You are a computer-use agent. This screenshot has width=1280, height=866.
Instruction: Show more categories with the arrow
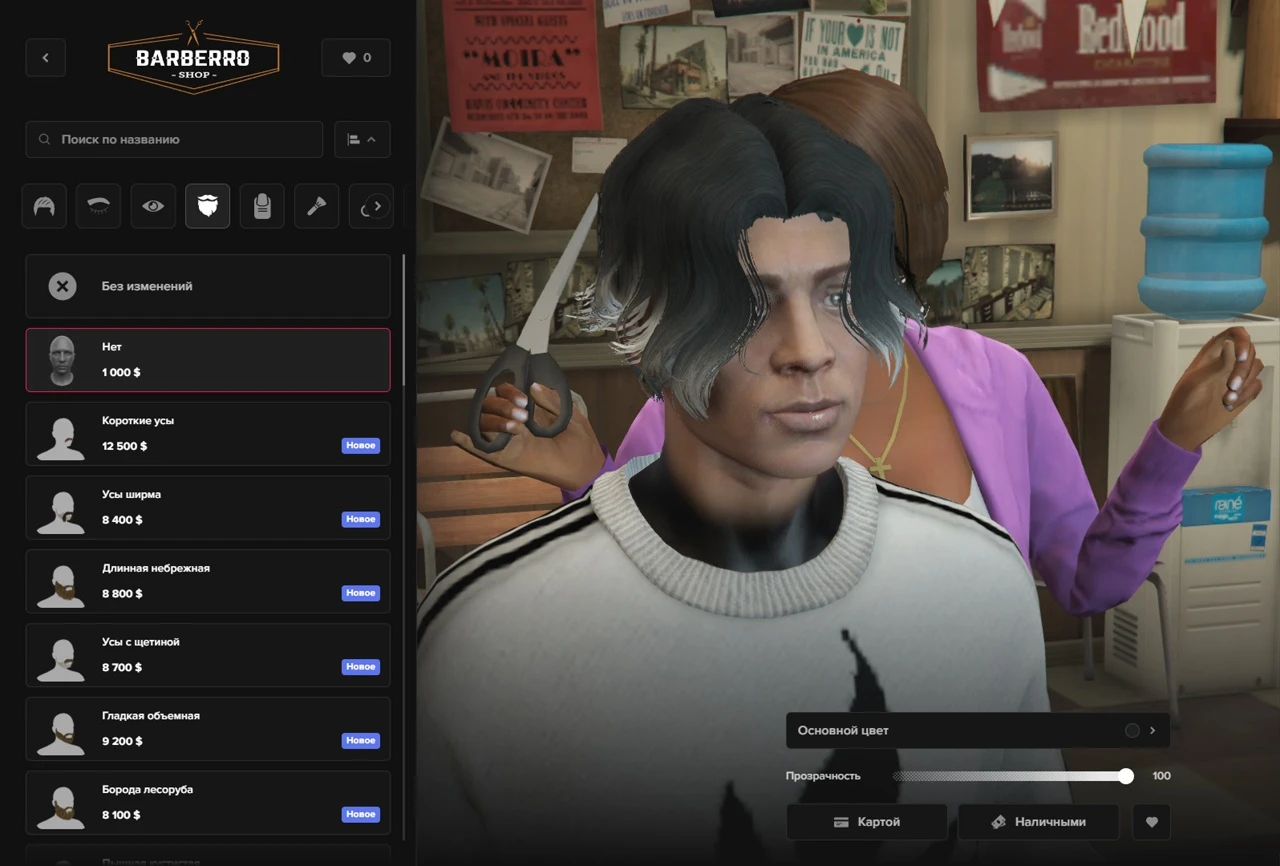(377, 207)
